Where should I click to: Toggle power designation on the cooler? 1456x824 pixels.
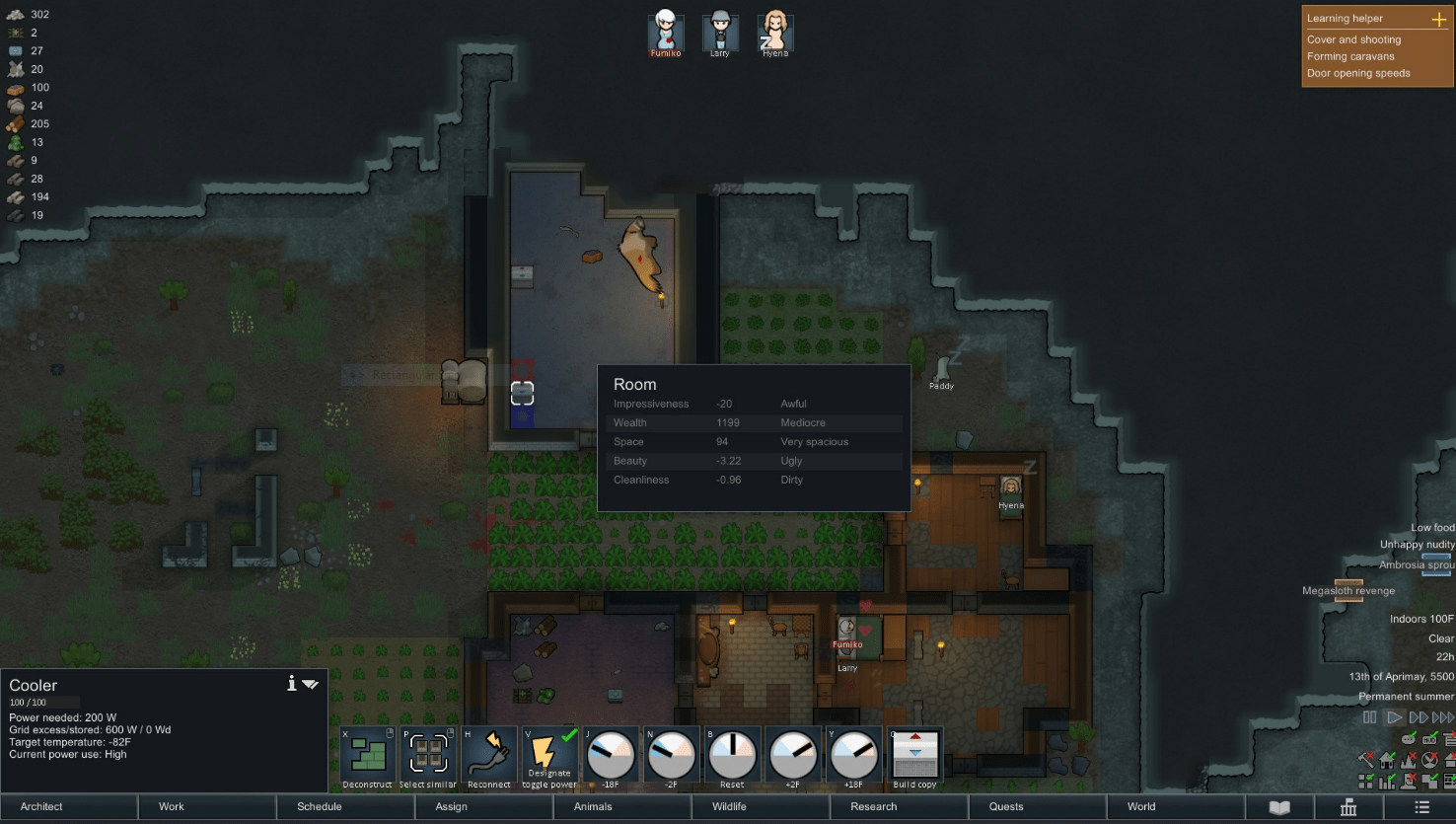[x=549, y=753]
